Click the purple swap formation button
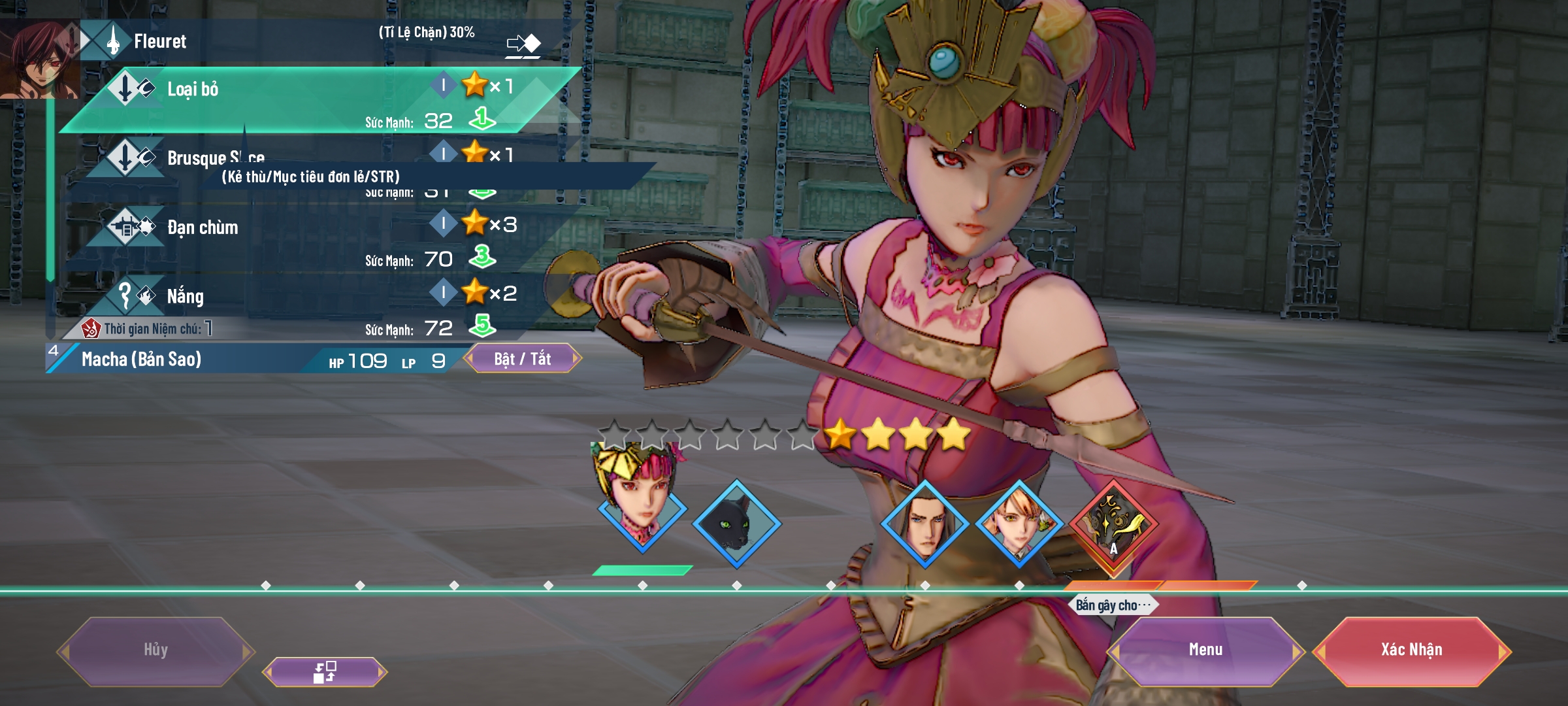Screen dimensions: 1568x706 pos(325,671)
